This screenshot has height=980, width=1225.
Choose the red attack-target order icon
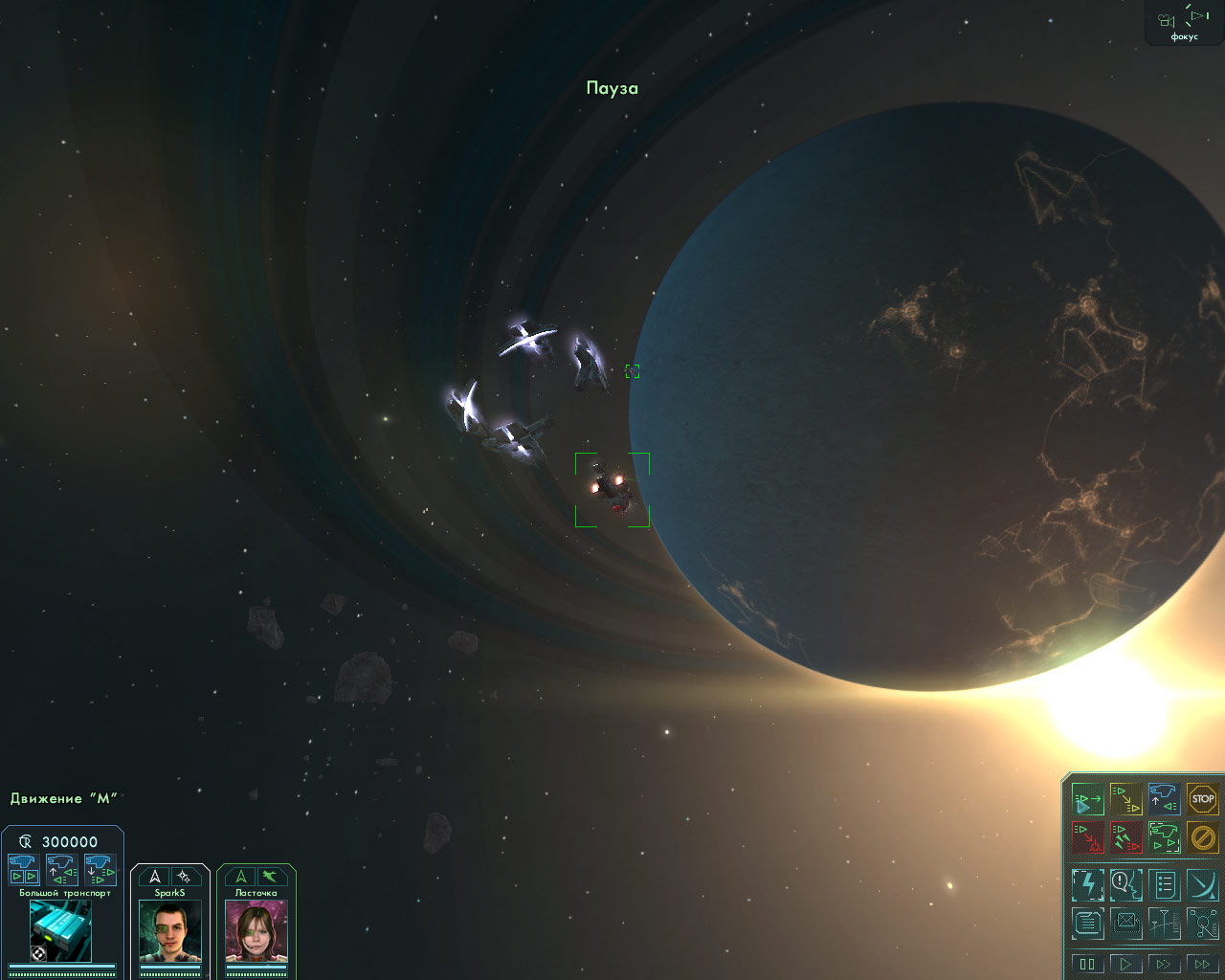click(1087, 837)
